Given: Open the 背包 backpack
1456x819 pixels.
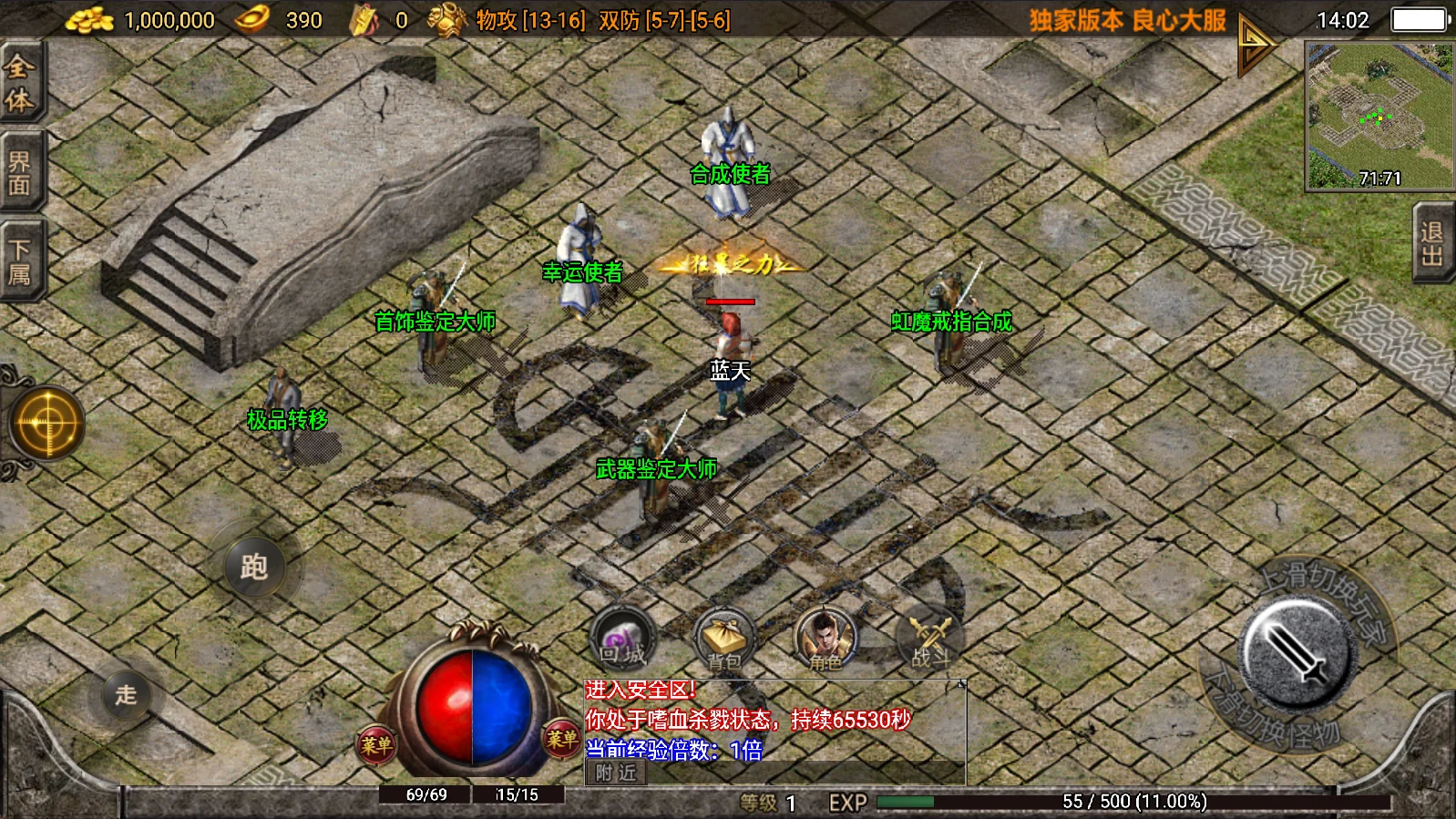Looking at the screenshot, I should [725, 640].
